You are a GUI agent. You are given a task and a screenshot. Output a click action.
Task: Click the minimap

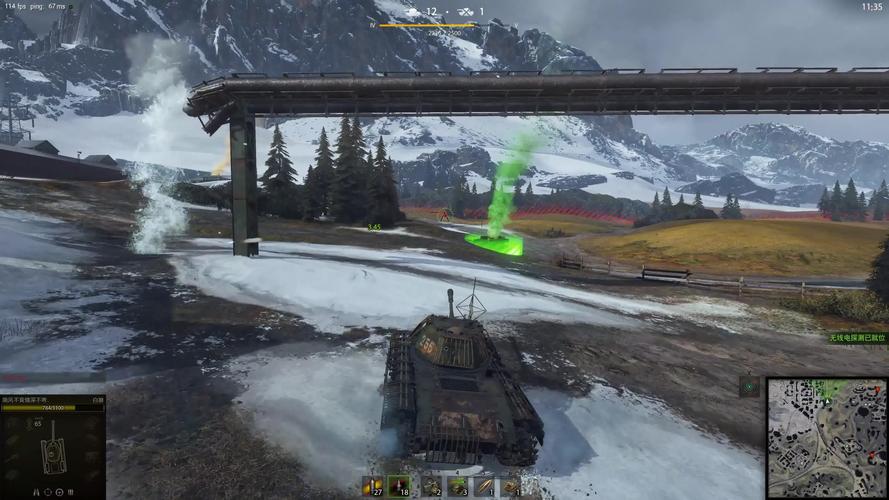[x=826, y=438]
